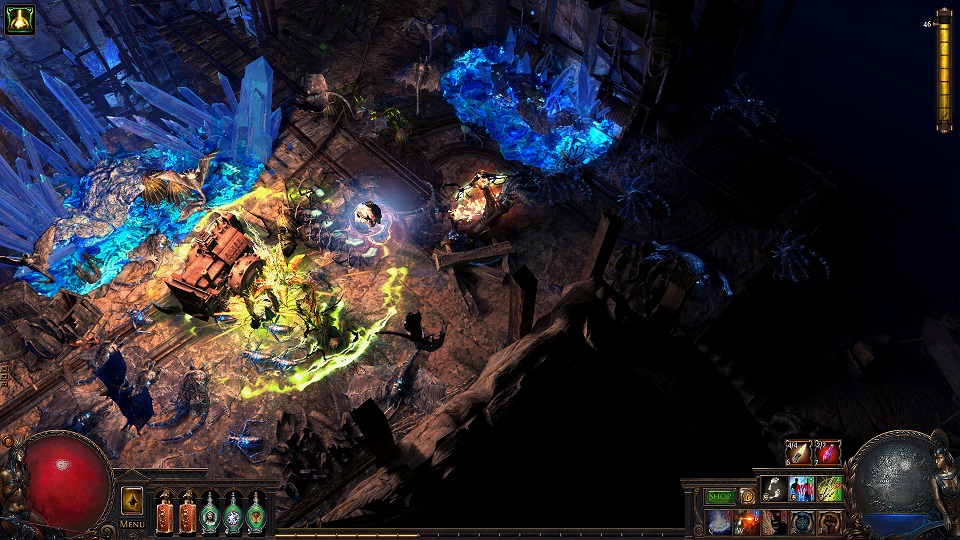The width and height of the screenshot is (960, 540).
Task: Use the green flask with face emblem
Action: coord(210,513)
